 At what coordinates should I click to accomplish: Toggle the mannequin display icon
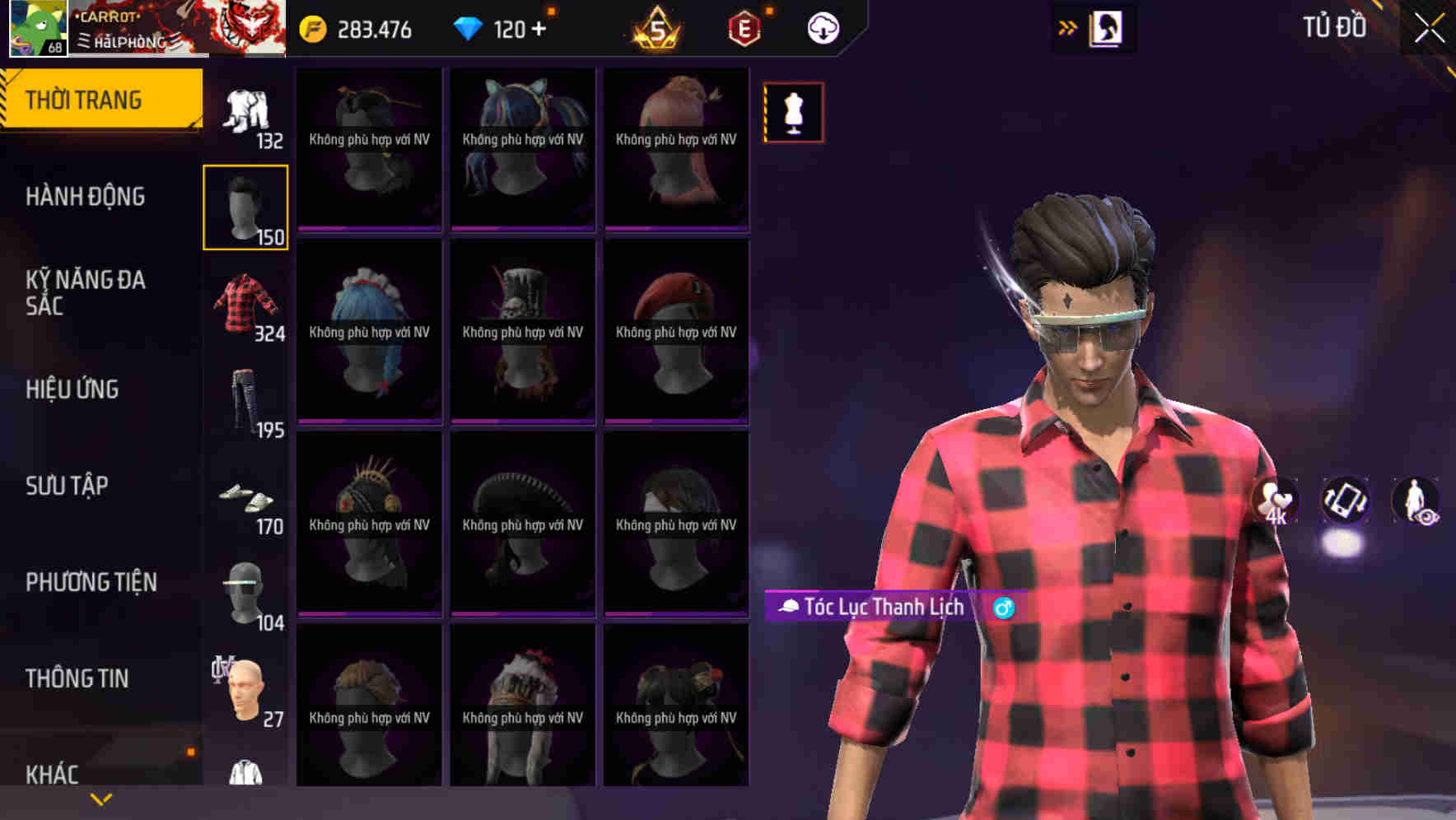[x=792, y=113]
